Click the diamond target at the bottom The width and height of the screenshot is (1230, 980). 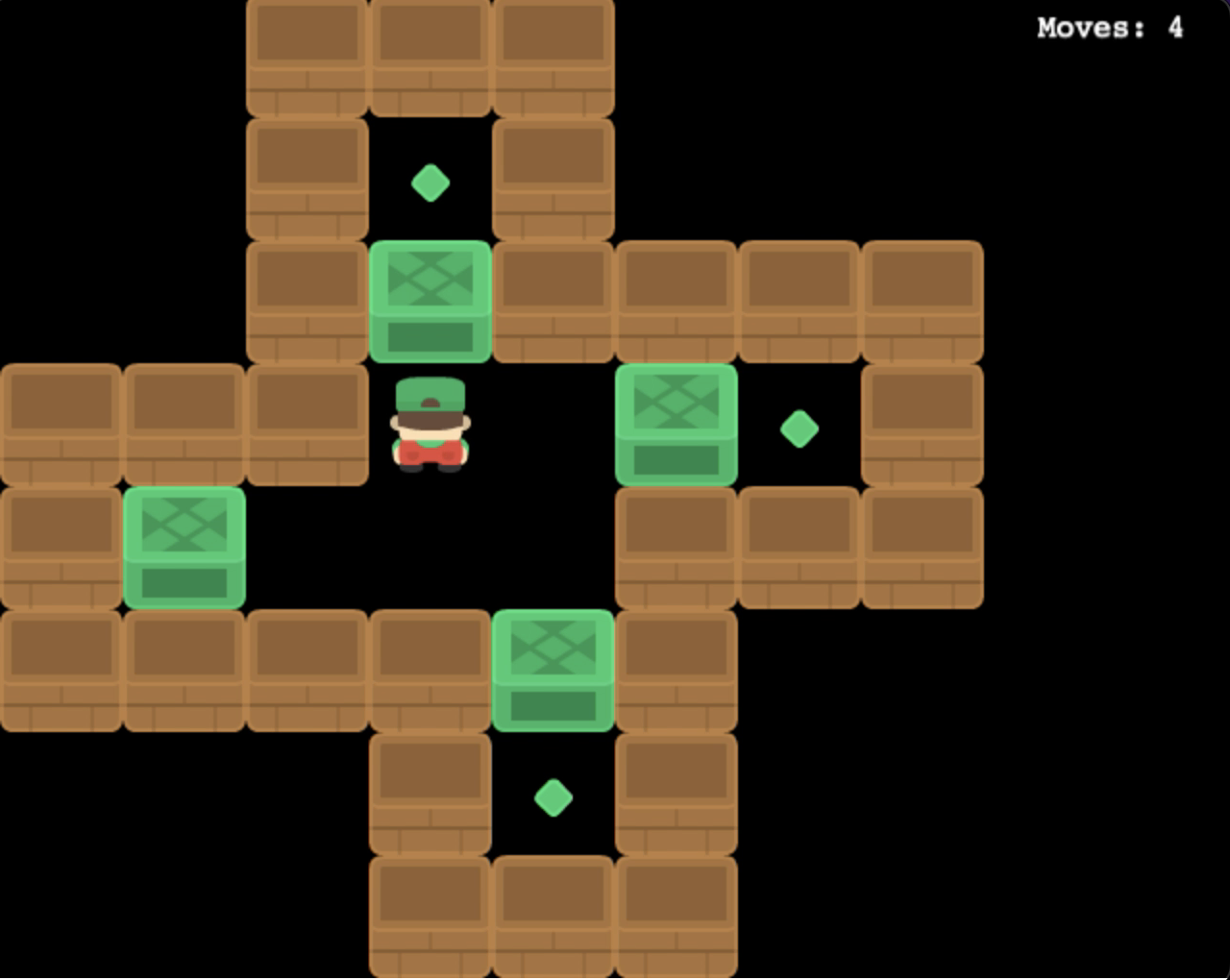tap(553, 797)
